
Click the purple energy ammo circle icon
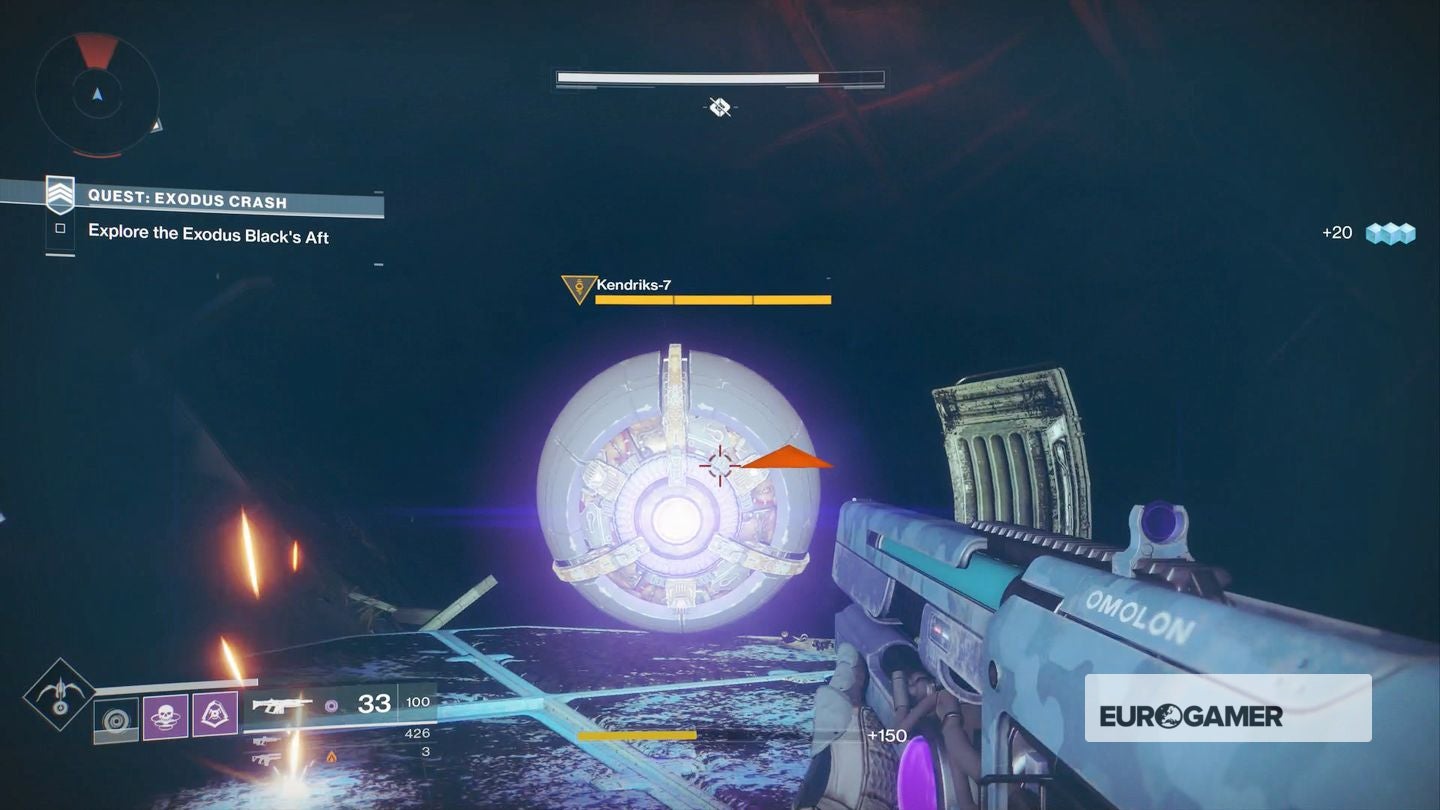coord(331,706)
